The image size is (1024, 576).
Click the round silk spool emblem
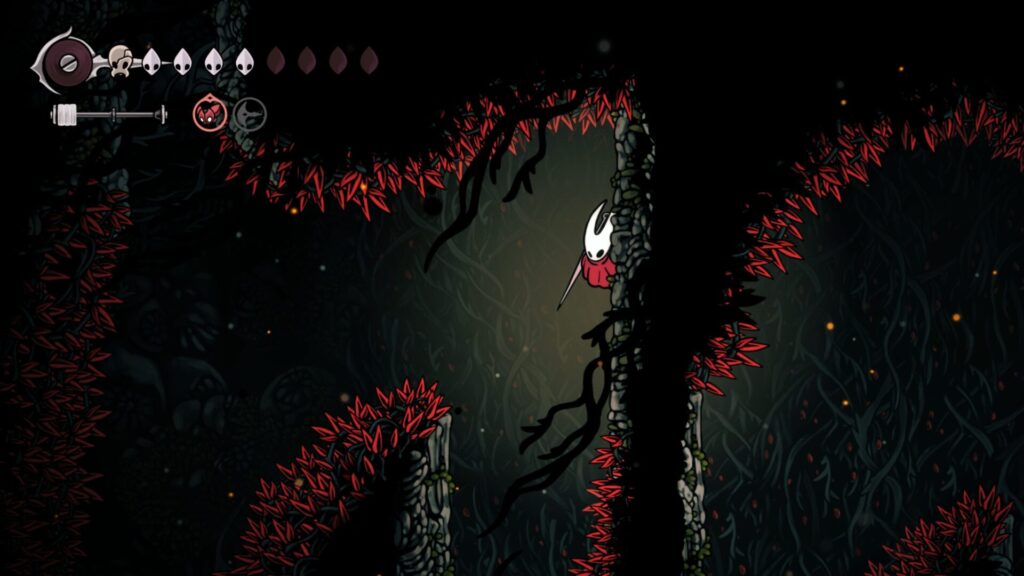point(66,61)
